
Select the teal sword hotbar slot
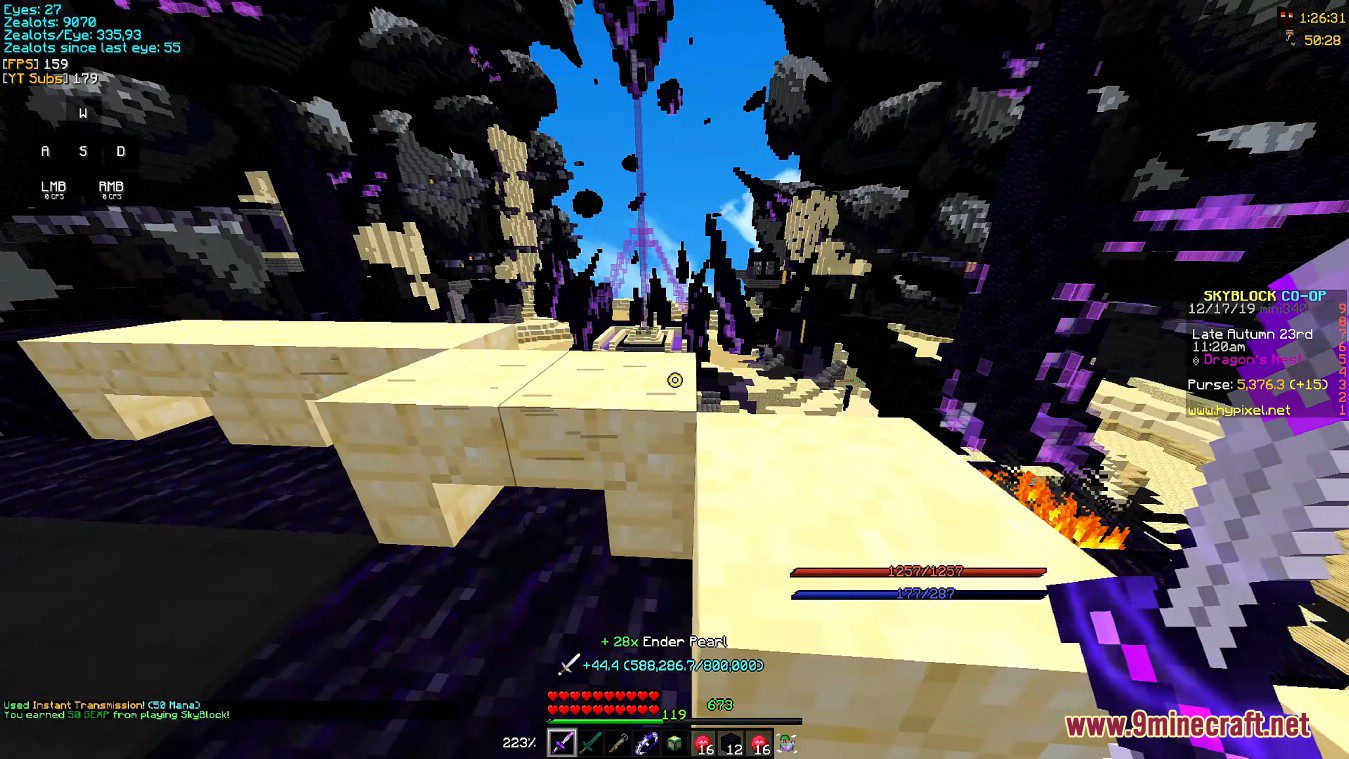click(590, 744)
